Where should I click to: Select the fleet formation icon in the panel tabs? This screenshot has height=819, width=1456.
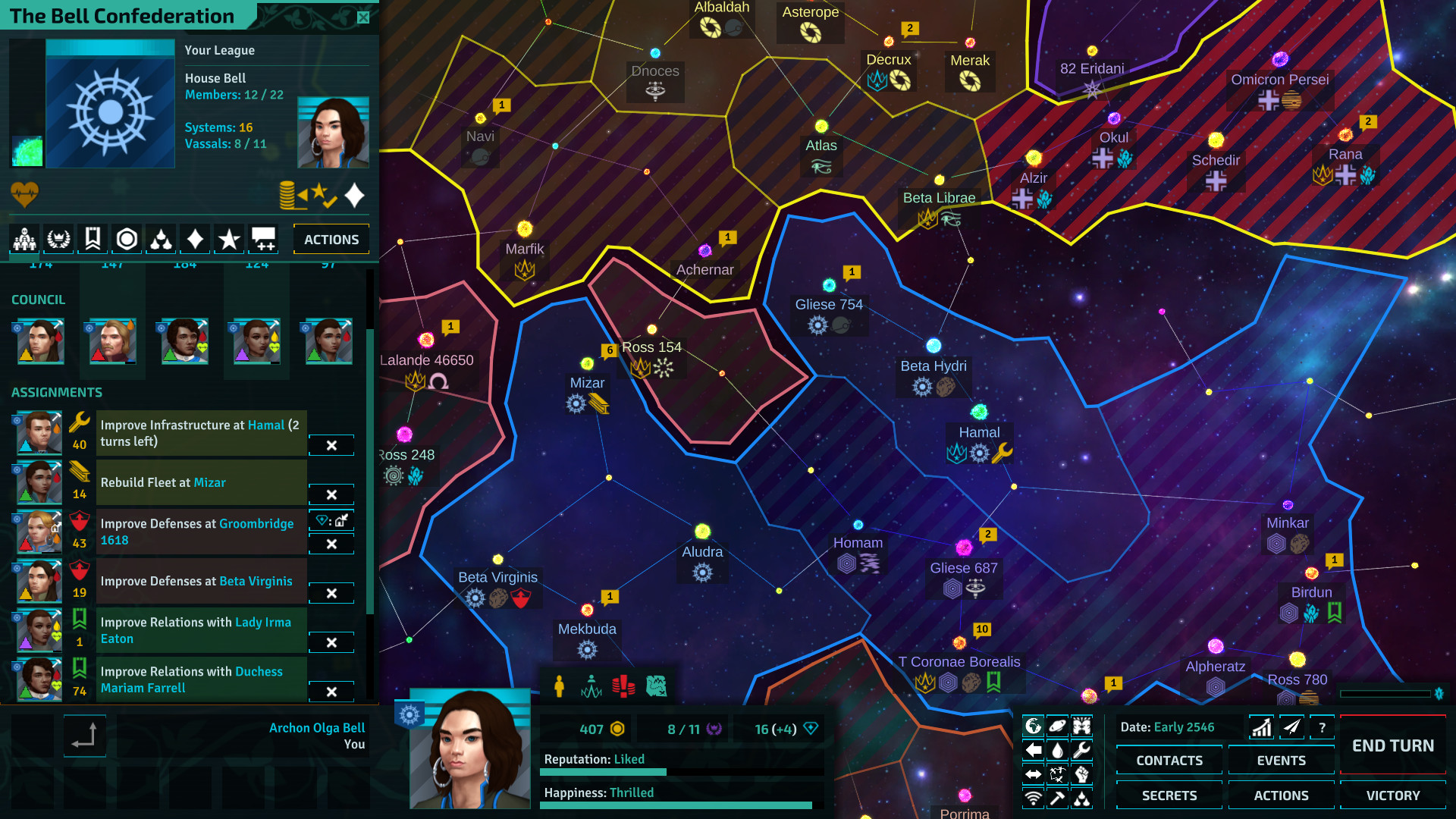161,239
